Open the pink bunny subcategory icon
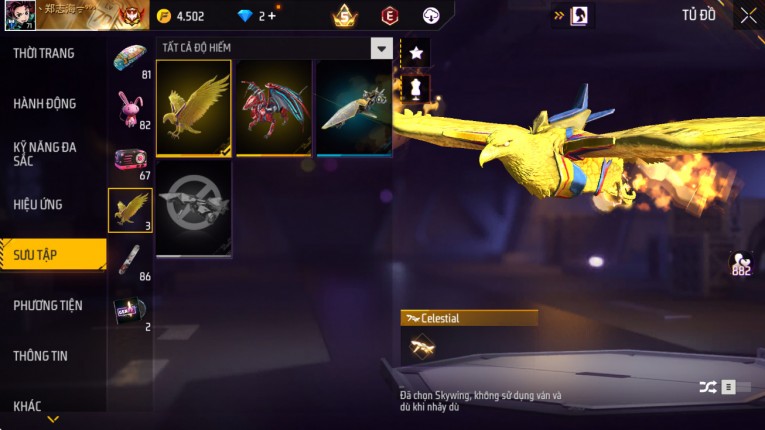This screenshot has width=765, height=430. click(130, 106)
